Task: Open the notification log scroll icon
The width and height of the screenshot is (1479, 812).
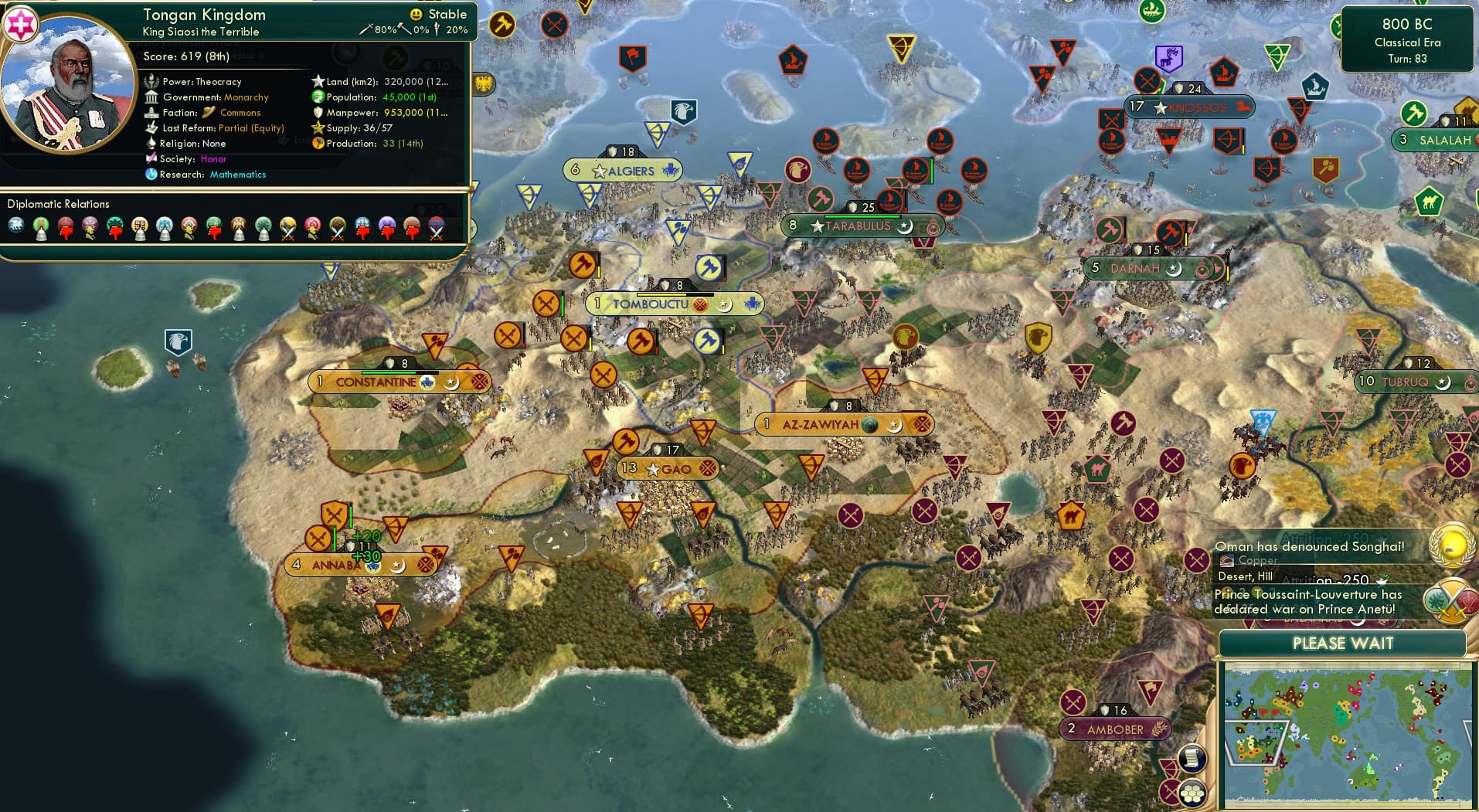Action: 1192,758
